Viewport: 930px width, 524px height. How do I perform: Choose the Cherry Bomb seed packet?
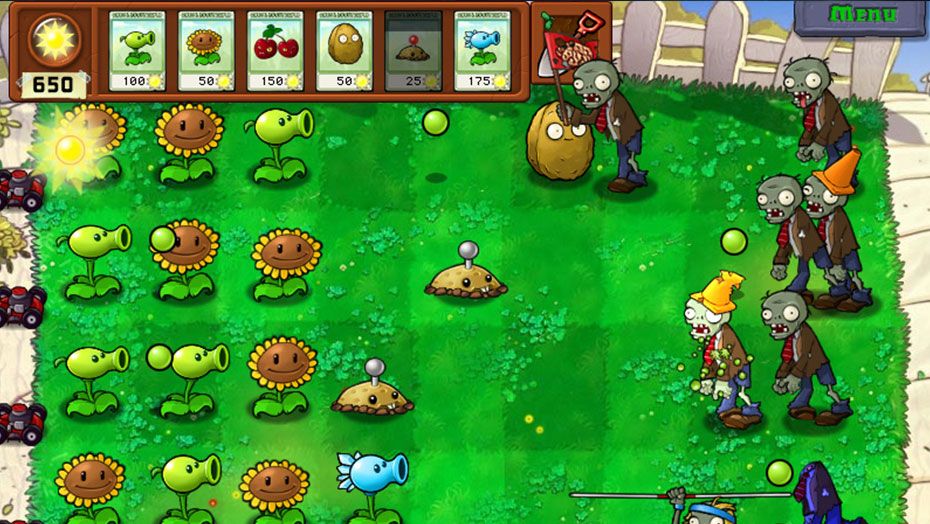[x=275, y=51]
